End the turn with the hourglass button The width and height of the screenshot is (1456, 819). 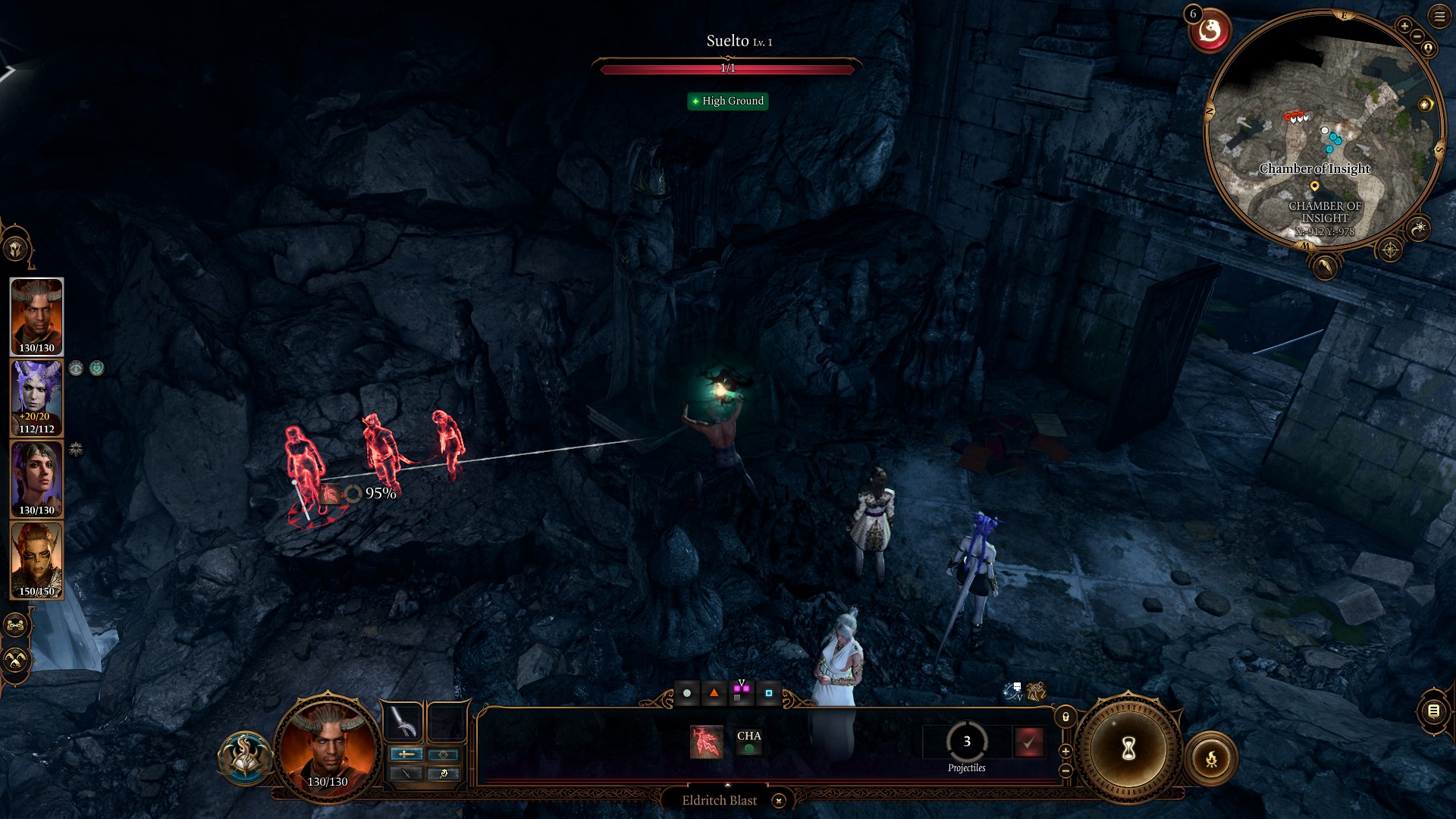tap(1128, 748)
